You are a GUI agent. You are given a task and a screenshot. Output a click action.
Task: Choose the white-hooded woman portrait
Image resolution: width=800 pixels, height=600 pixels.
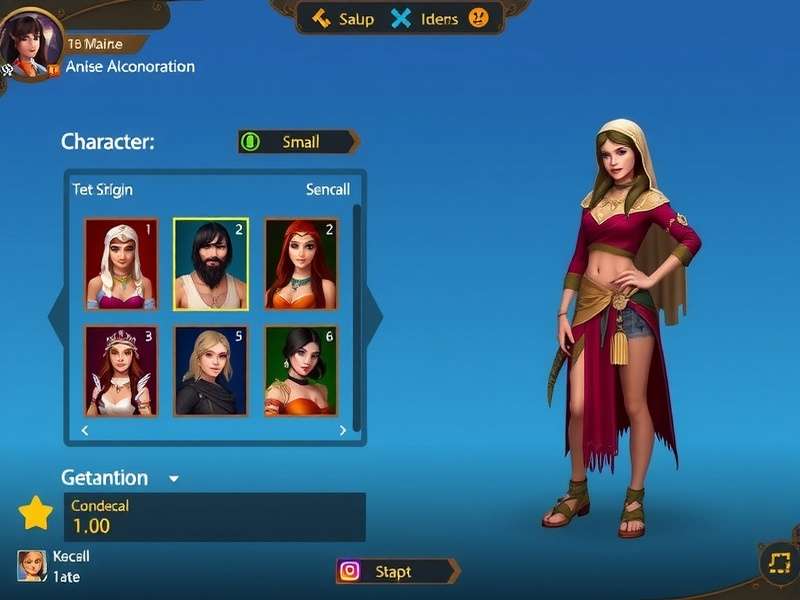pyautogui.click(x=121, y=264)
